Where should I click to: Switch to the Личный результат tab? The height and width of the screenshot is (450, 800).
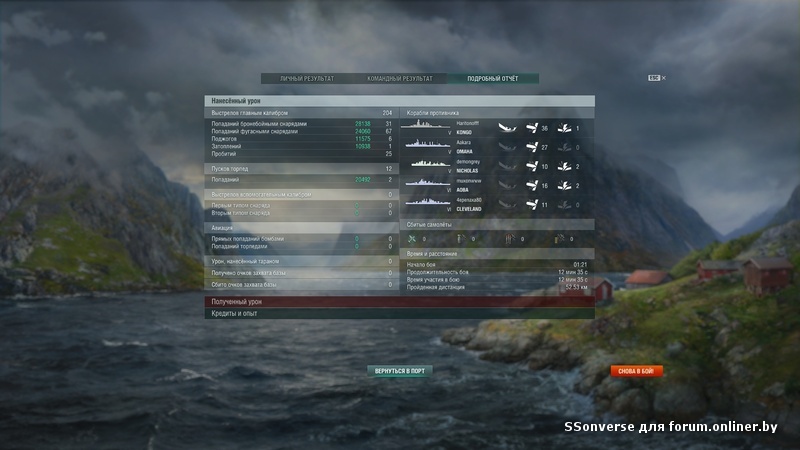(x=307, y=78)
